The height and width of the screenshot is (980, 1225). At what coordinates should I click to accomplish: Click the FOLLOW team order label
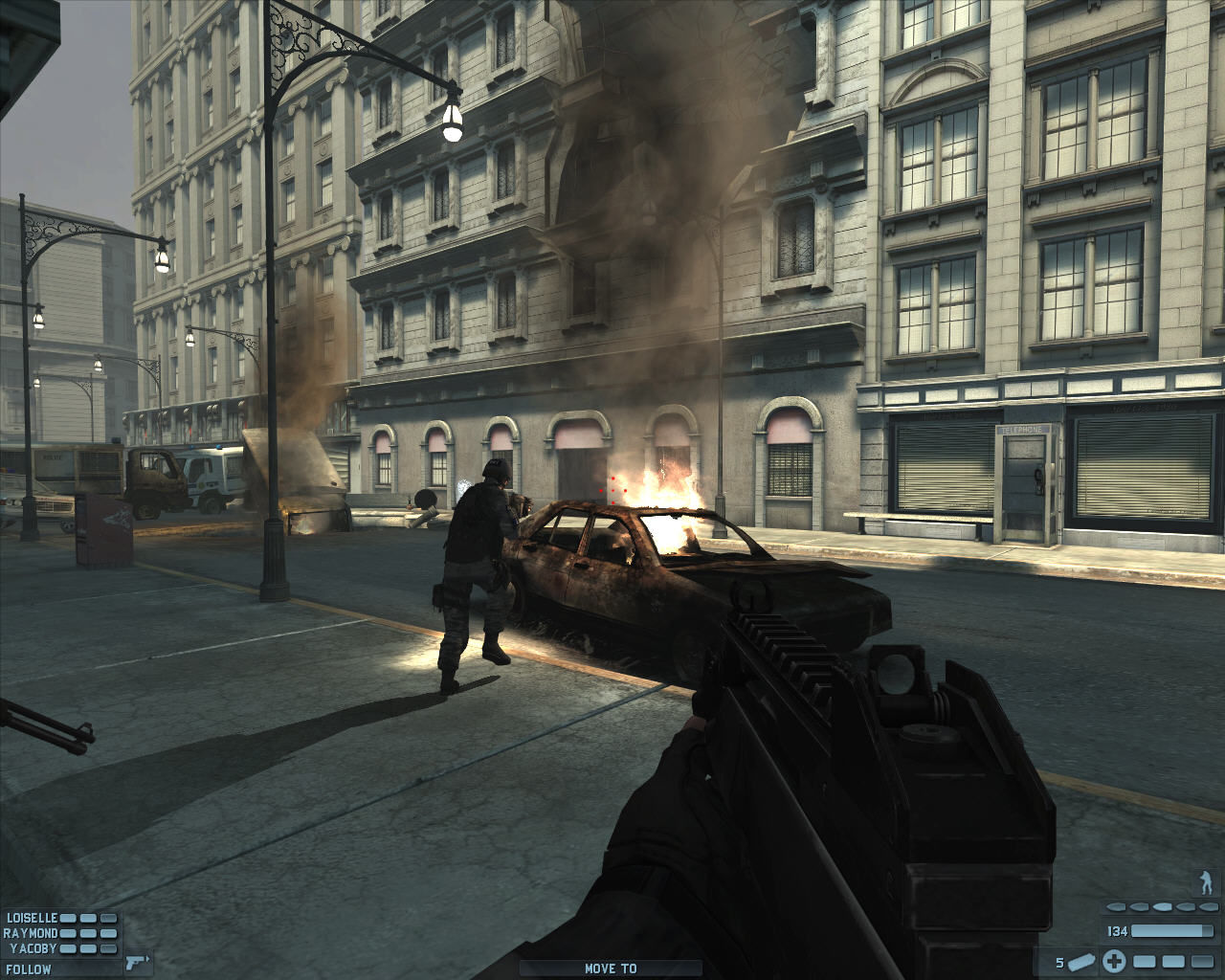coord(28,969)
